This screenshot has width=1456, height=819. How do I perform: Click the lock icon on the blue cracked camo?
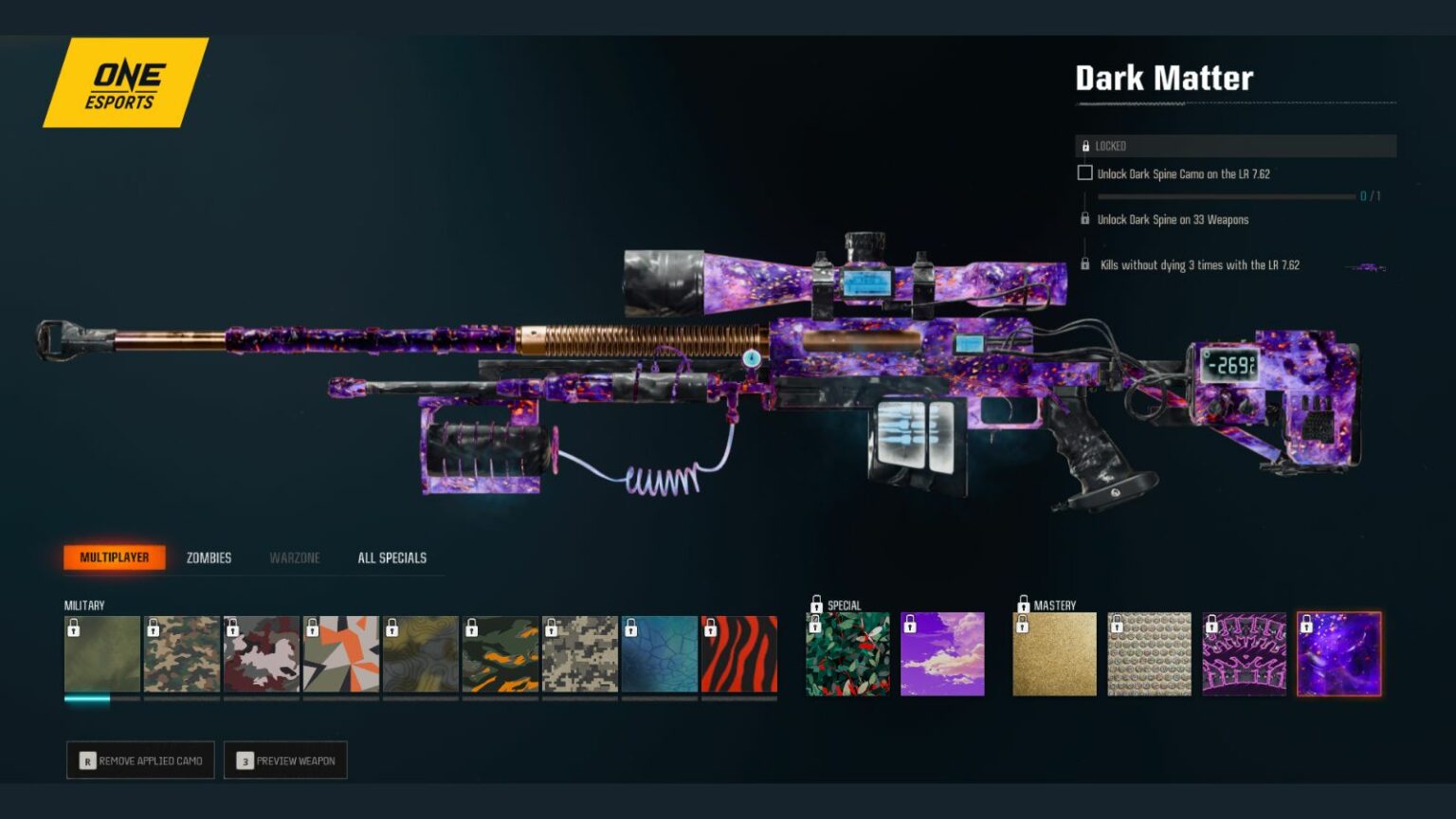tap(631, 628)
